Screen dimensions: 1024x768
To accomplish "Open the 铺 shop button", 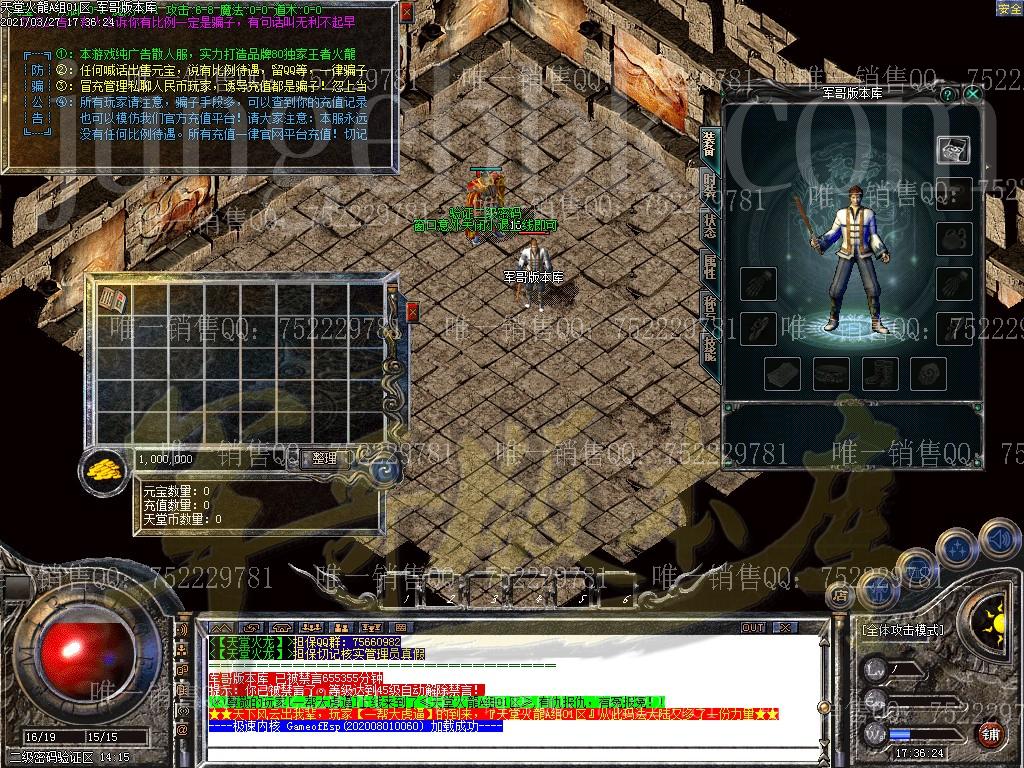I will pos(991,733).
